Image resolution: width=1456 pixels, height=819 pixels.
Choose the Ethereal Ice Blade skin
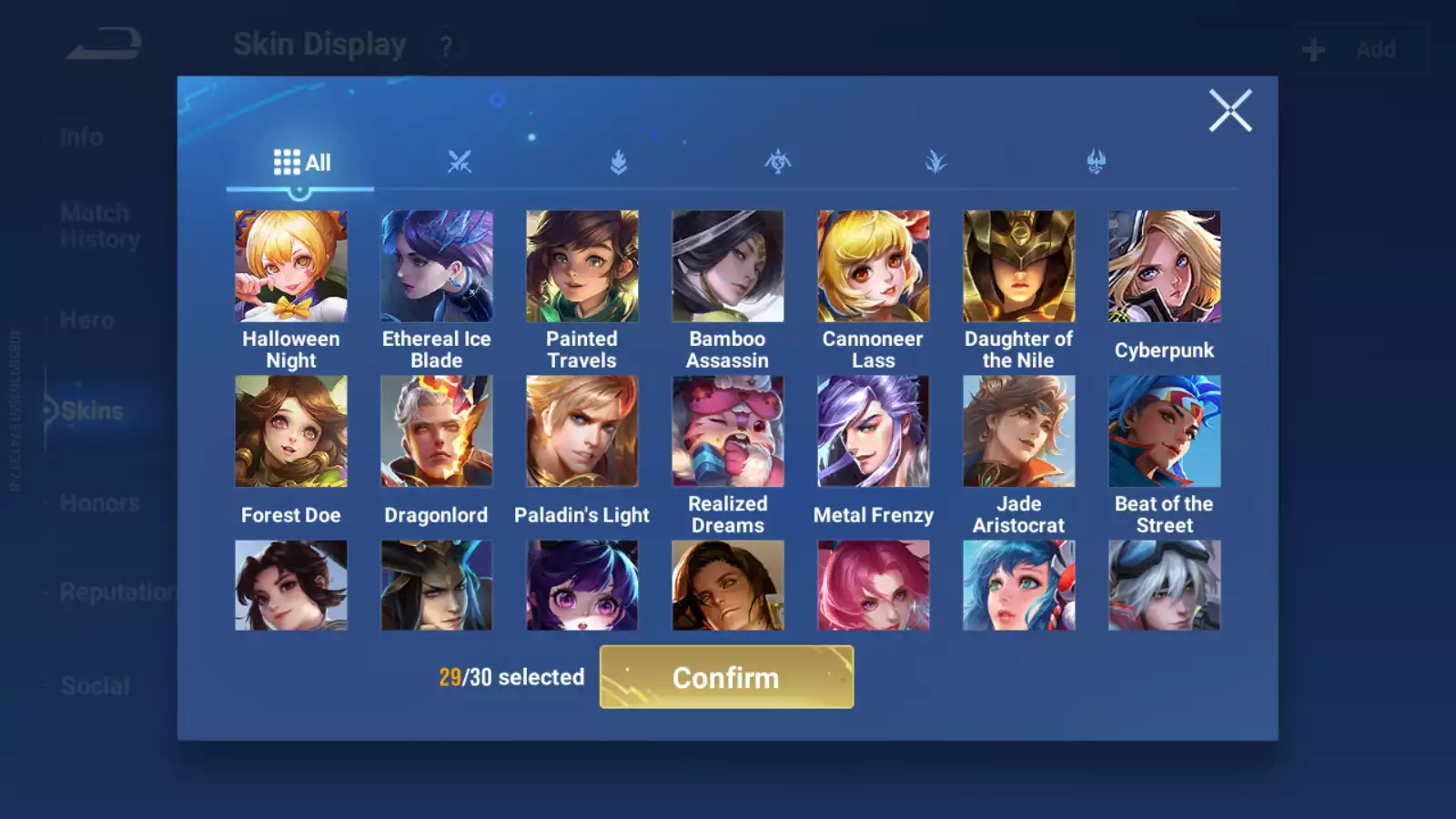click(x=437, y=267)
